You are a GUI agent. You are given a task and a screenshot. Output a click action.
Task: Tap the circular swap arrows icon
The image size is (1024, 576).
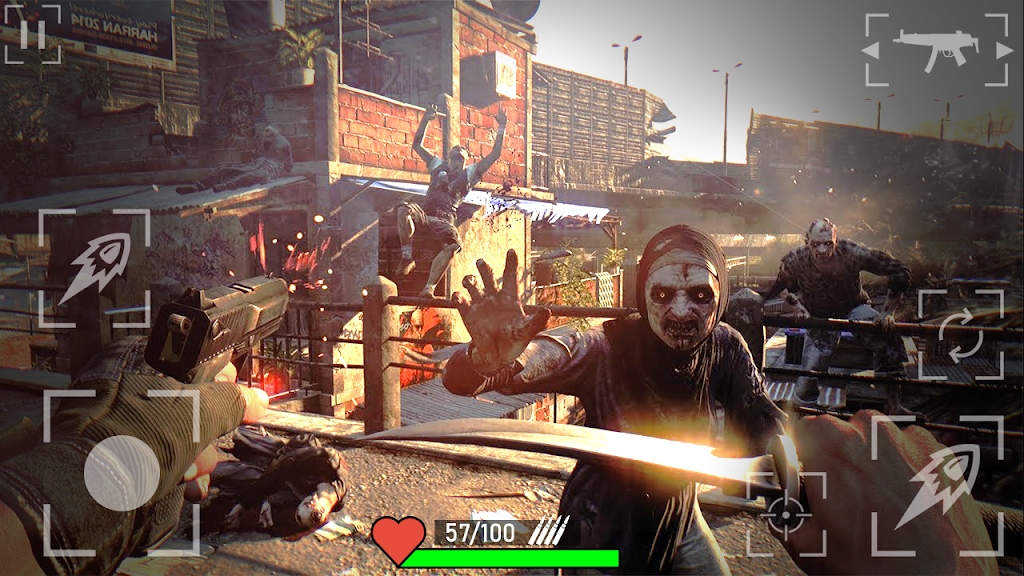(960, 336)
